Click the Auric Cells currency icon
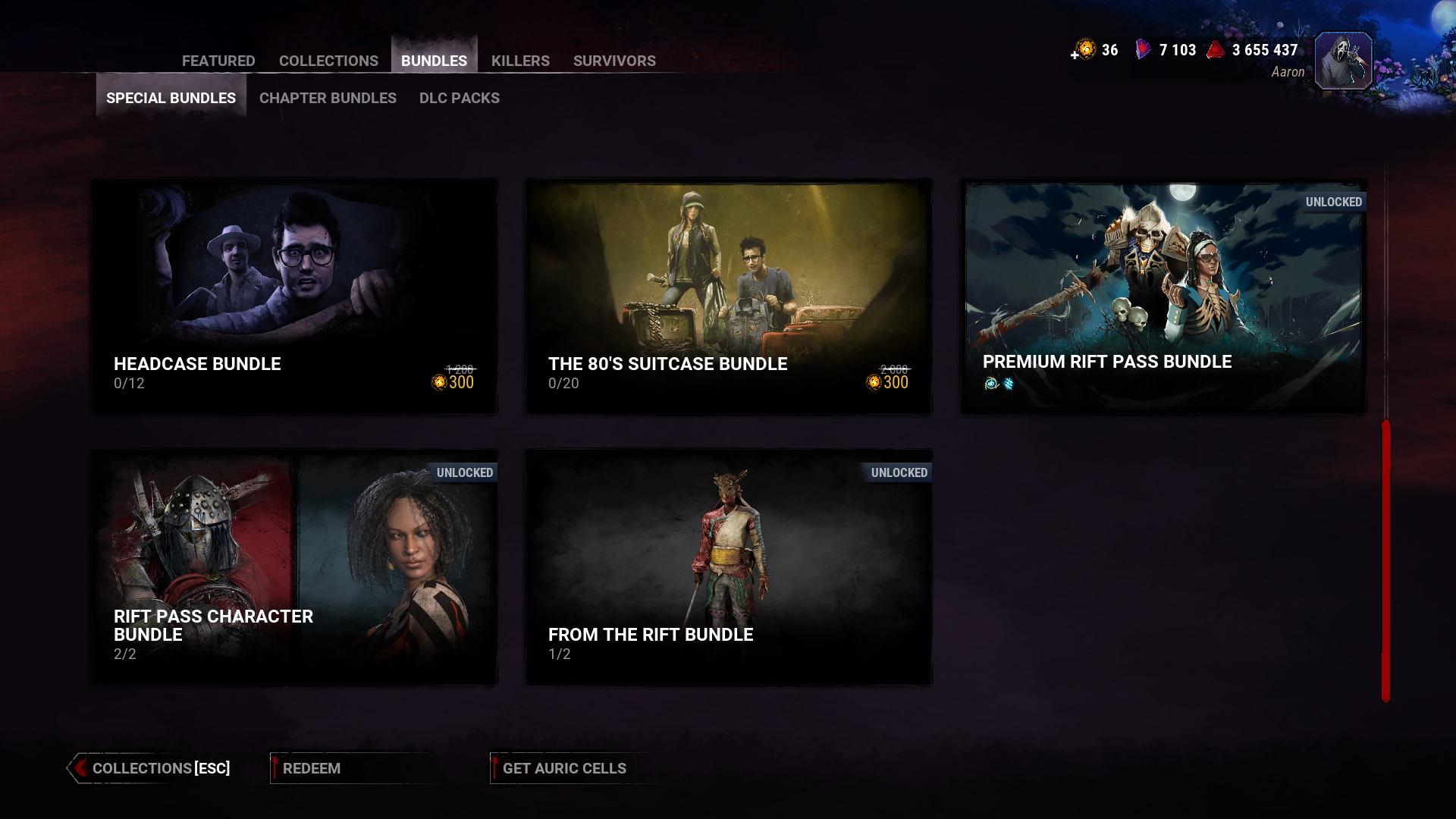Screen dimensions: 1456x819 [x=1084, y=49]
